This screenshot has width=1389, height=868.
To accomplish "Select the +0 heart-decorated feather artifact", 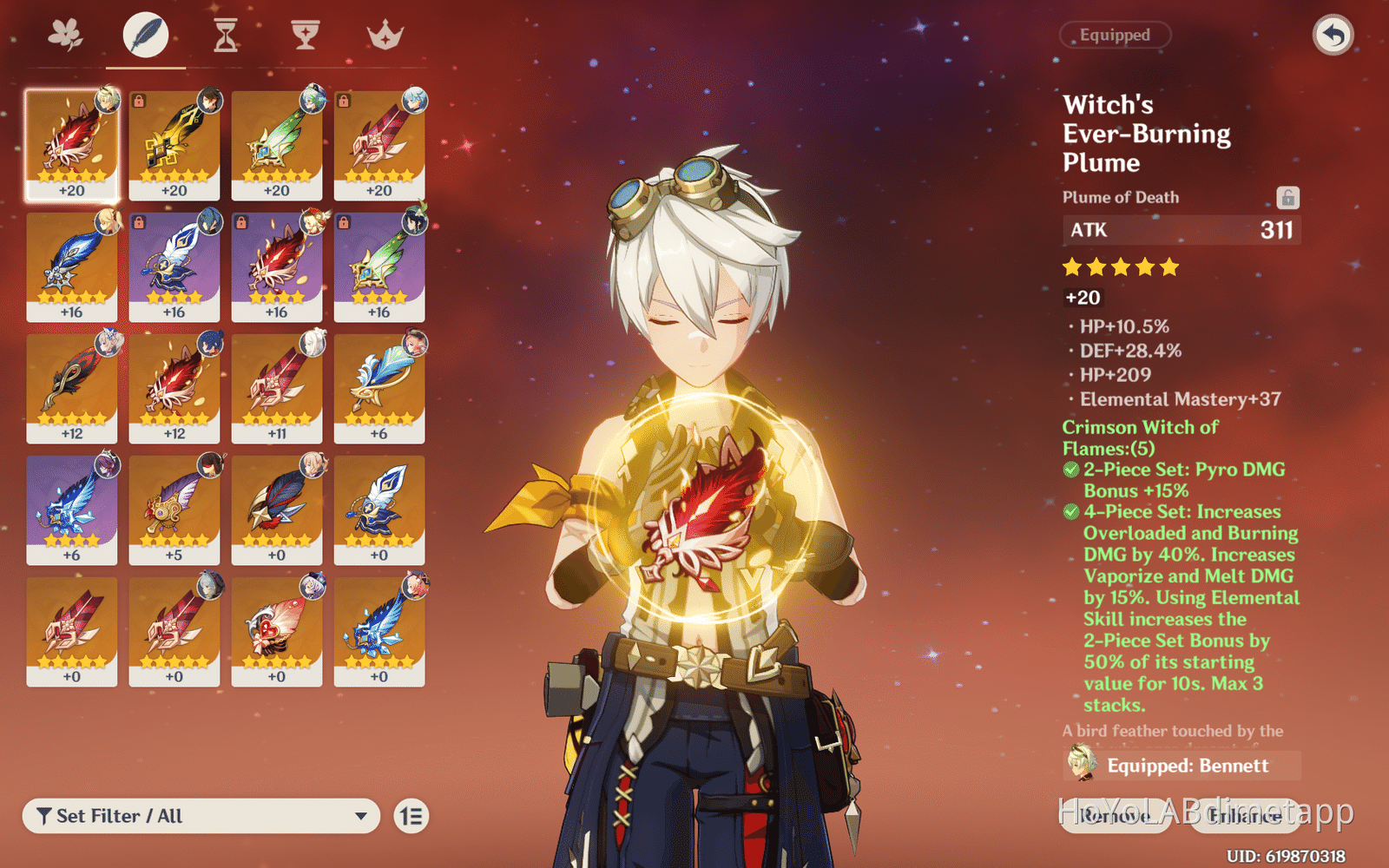I will tap(277, 631).
